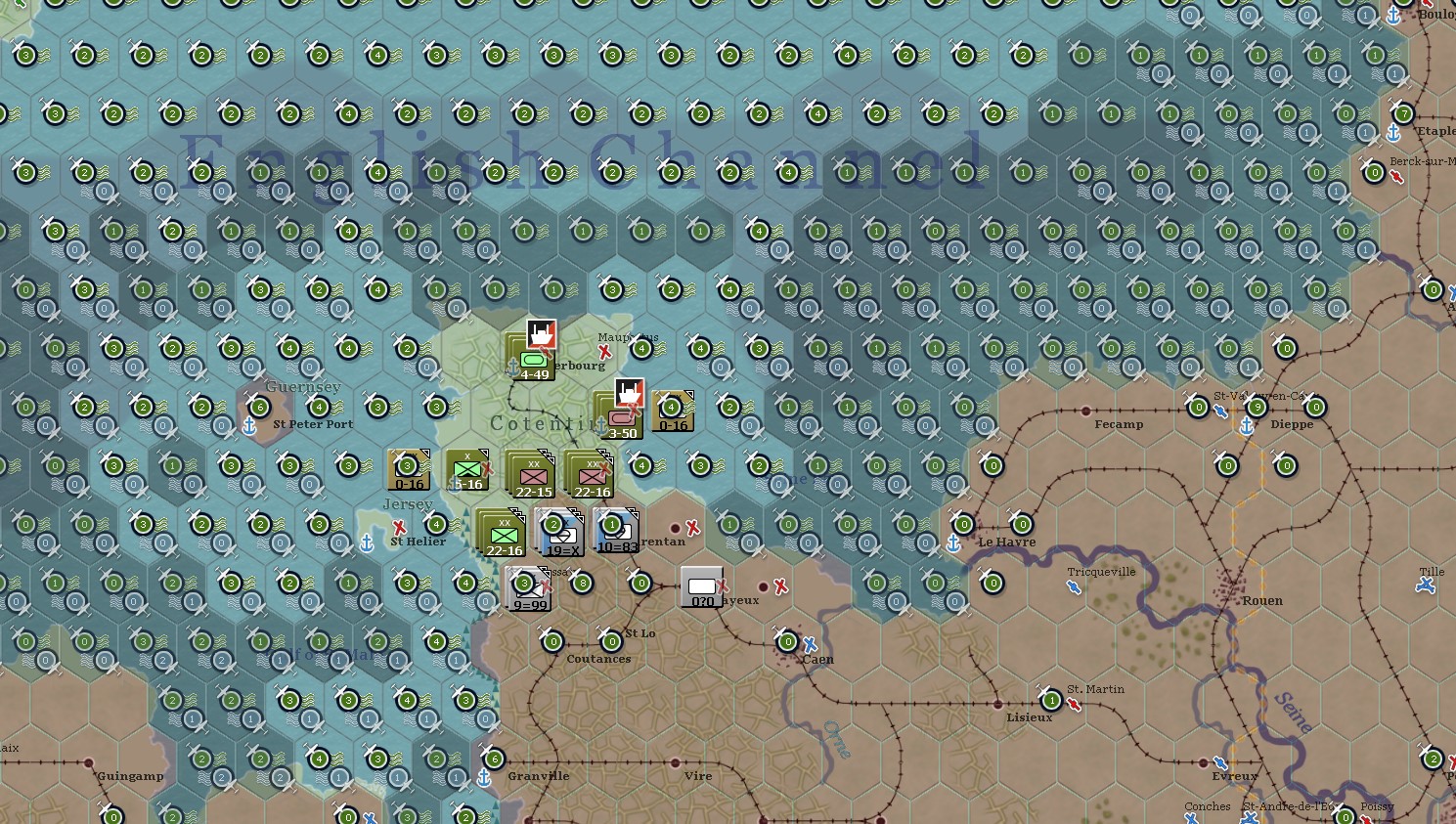Click the Rouen city label
Screen dimensions: 1456x824
tap(1262, 600)
